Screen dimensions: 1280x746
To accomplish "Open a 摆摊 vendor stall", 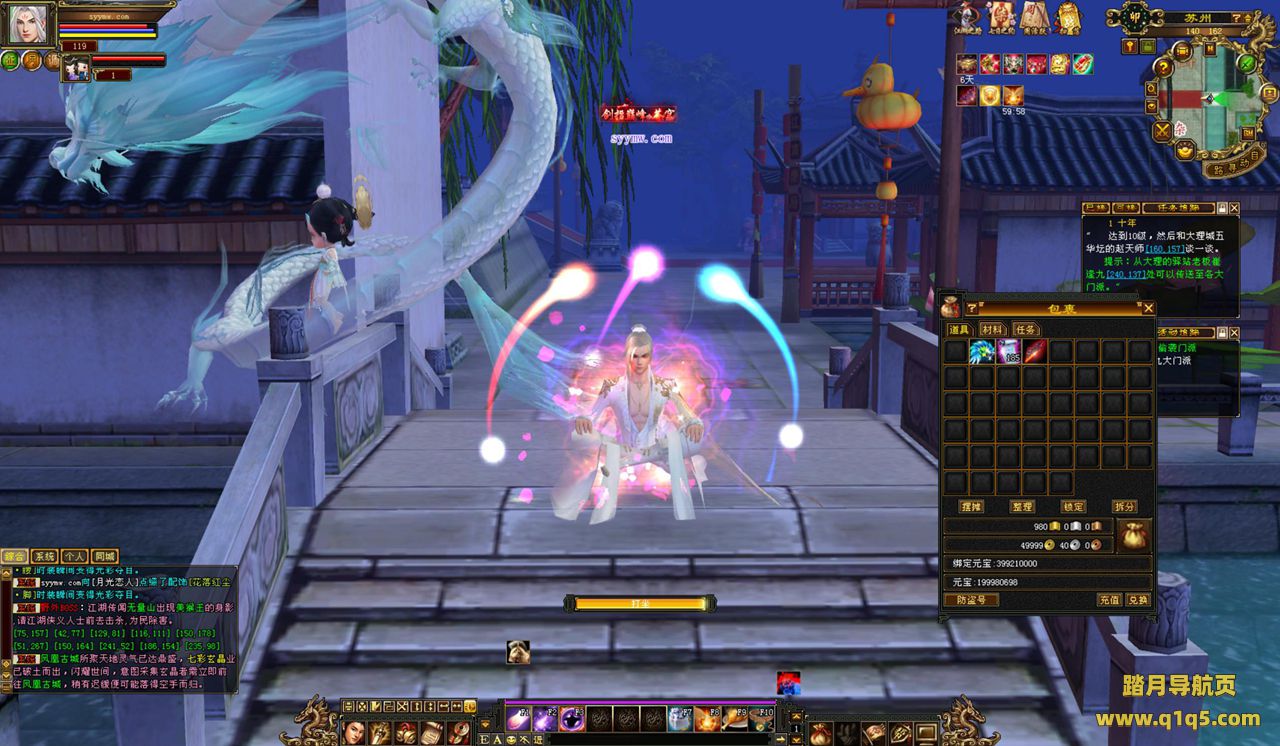I will (x=970, y=507).
